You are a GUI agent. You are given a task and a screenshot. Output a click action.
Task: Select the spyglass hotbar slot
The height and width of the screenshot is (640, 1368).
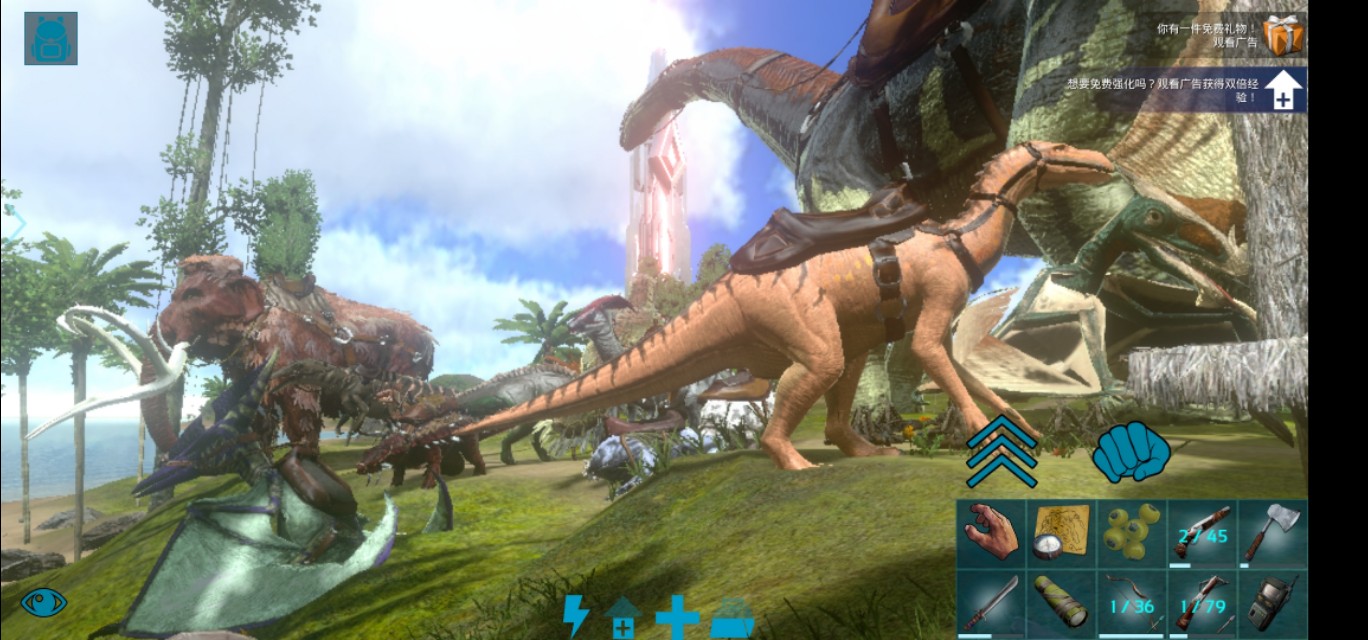pos(1061,602)
